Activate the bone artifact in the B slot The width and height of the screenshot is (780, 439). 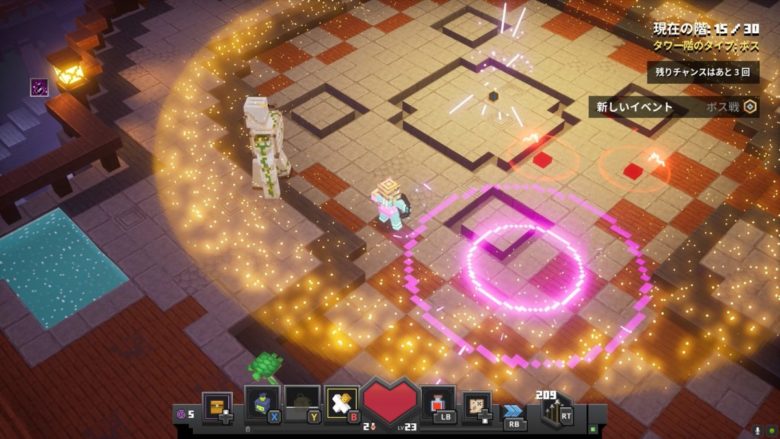point(341,402)
